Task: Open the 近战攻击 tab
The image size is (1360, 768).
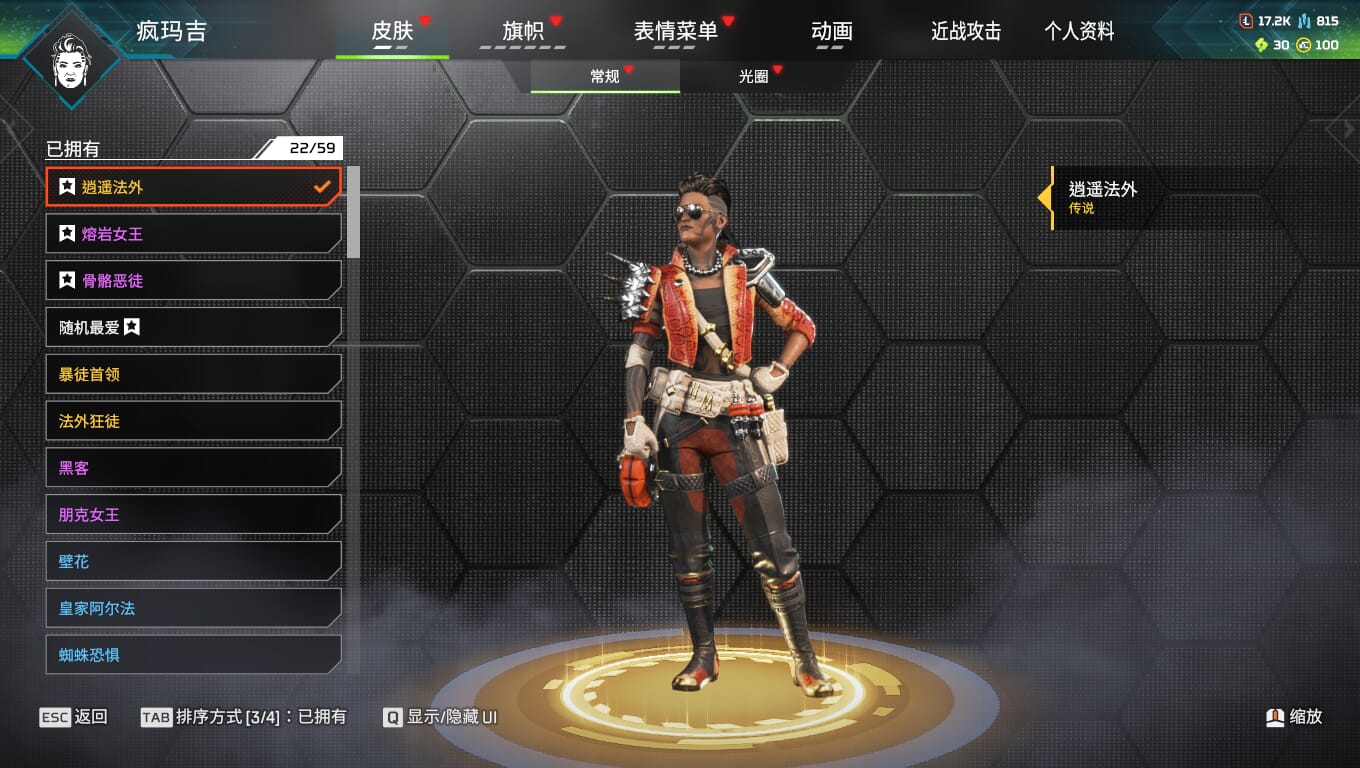Action: 966,32
